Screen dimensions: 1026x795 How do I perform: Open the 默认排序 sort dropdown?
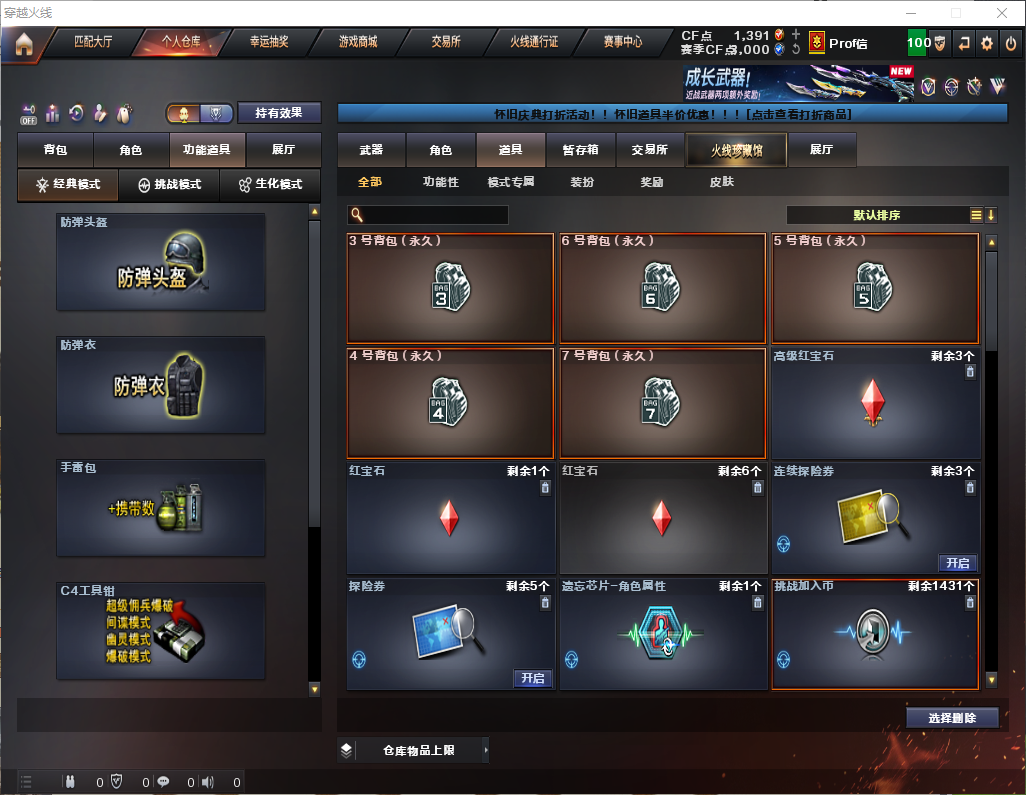tap(877, 215)
